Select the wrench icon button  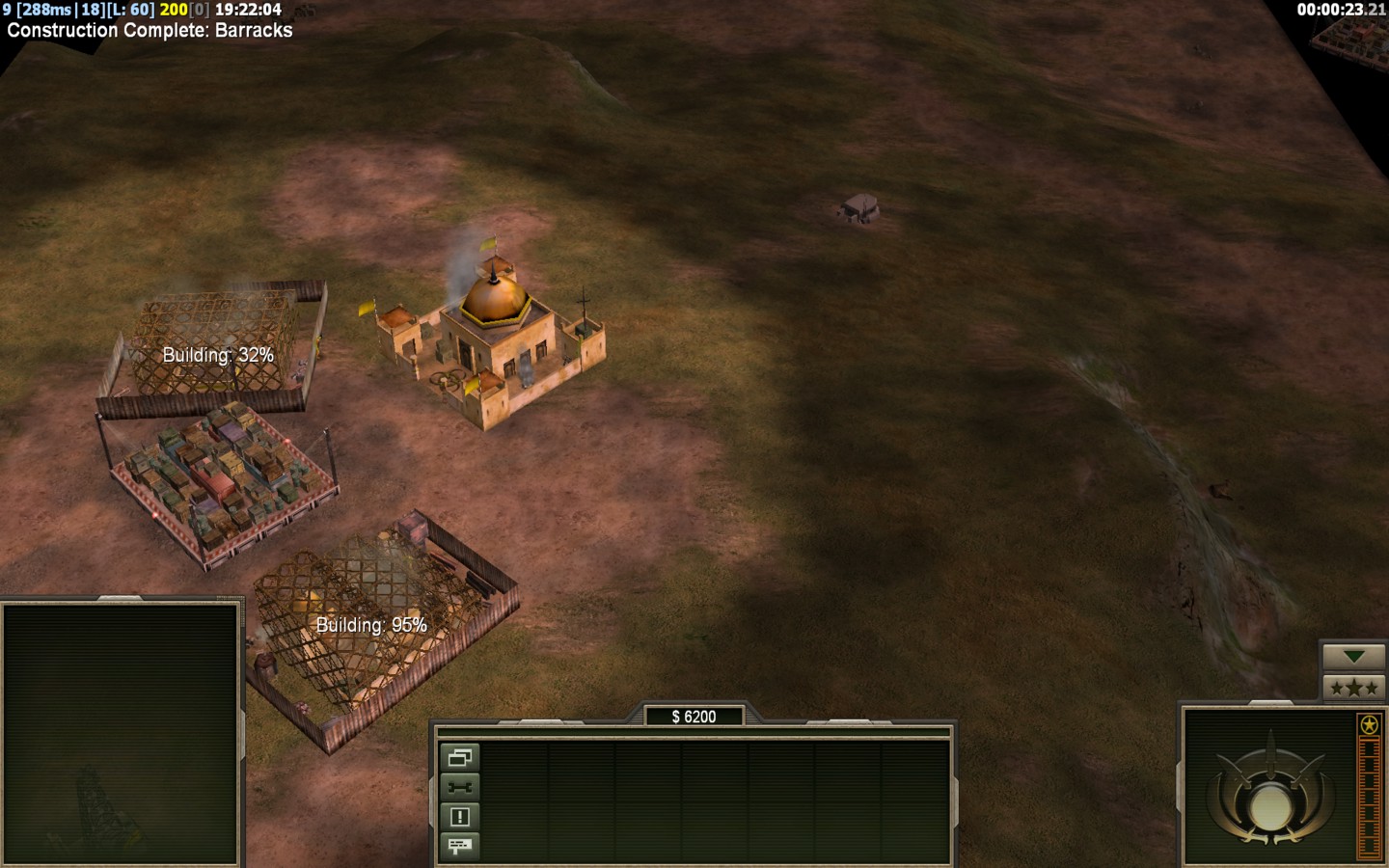pyautogui.click(x=459, y=787)
